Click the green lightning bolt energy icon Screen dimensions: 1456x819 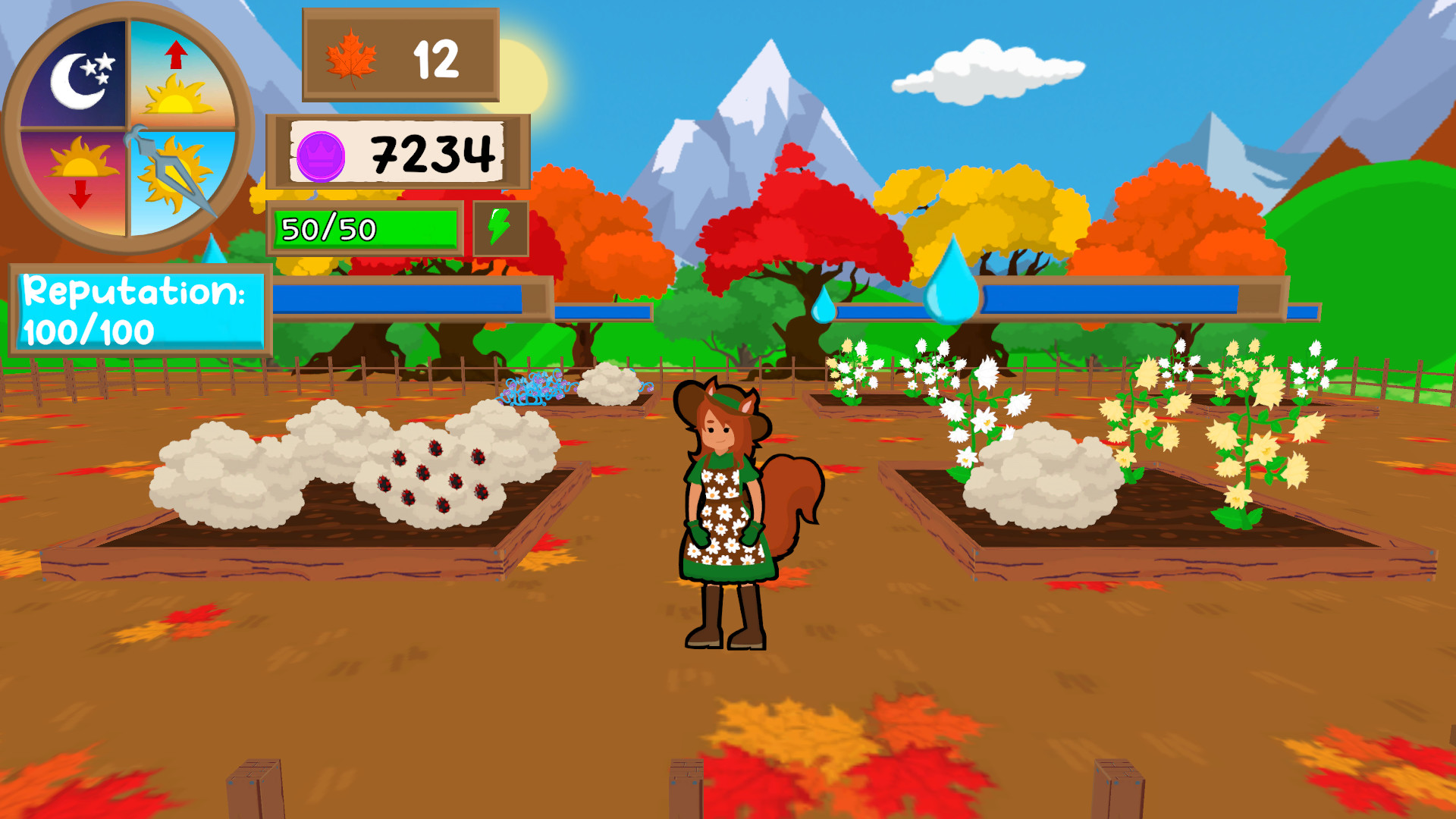[499, 226]
